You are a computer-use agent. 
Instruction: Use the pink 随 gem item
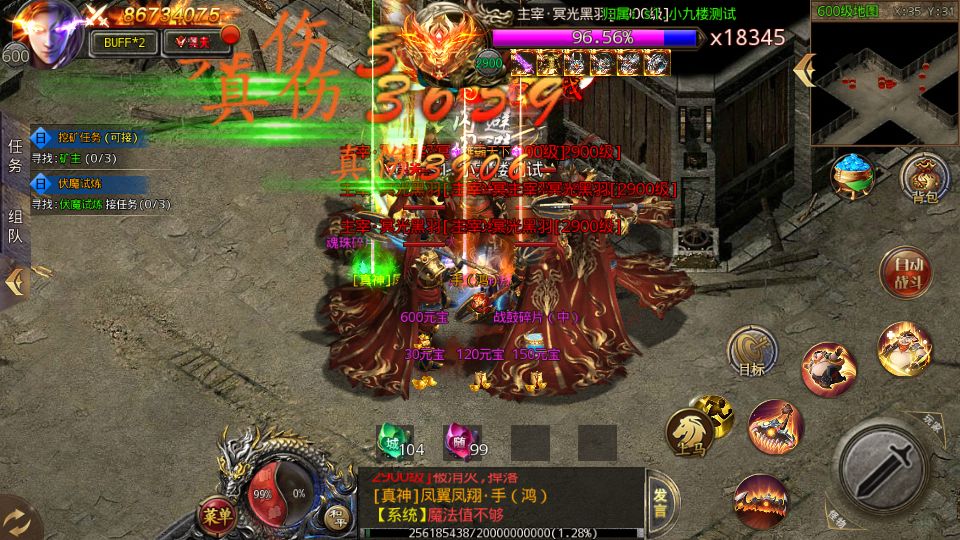pyautogui.click(x=456, y=440)
